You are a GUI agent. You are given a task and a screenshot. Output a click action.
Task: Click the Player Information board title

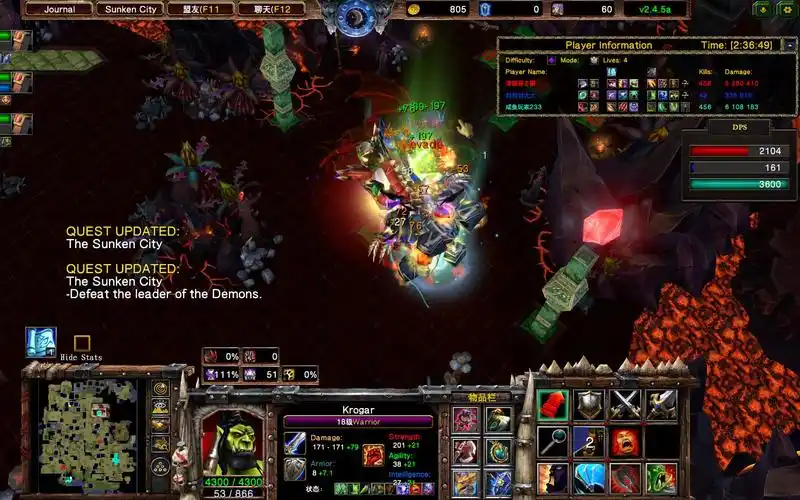point(608,45)
